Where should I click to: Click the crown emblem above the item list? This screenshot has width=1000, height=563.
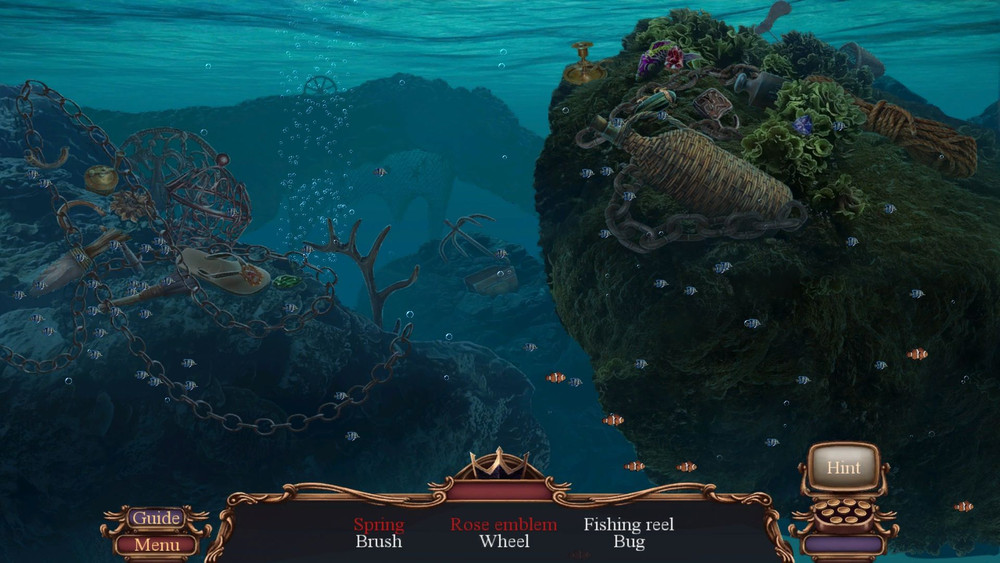coord(499,467)
